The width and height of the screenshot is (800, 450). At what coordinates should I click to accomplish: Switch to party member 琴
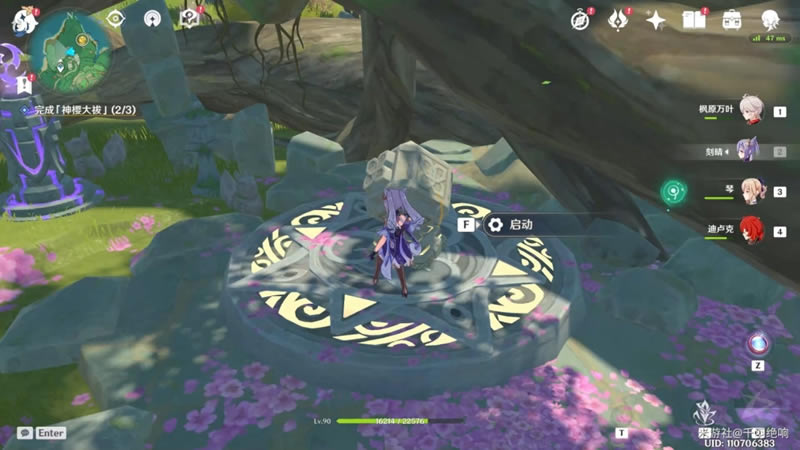tap(750, 191)
